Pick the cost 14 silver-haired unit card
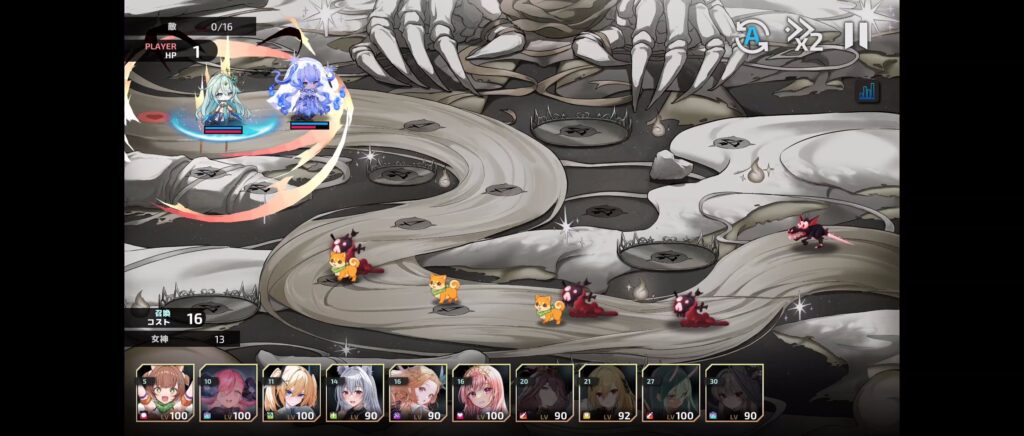1024x436 pixels. click(x=354, y=393)
